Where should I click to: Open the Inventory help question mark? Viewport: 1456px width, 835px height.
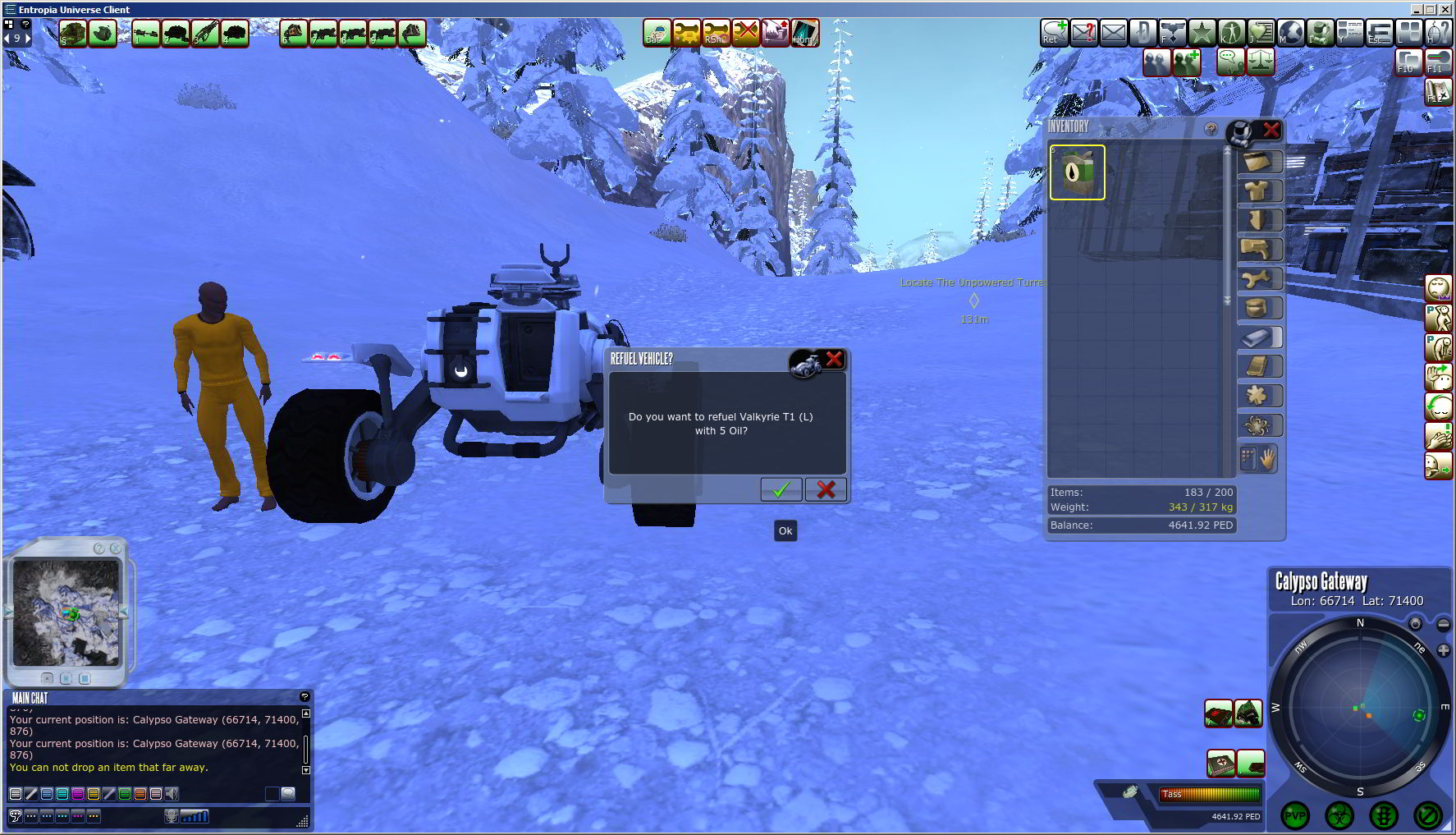(1211, 129)
